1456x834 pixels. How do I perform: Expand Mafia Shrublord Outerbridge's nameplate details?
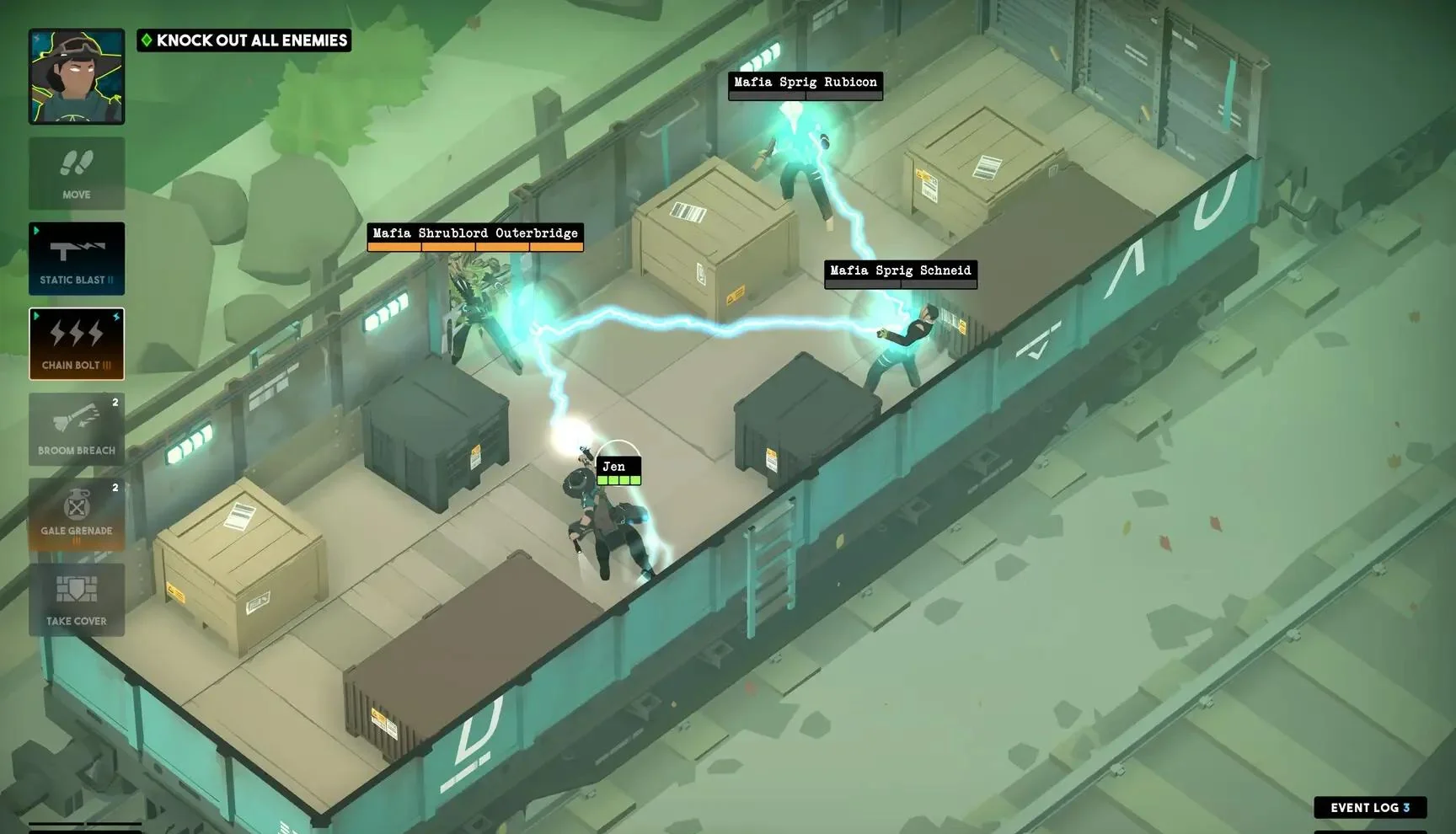click(473, 233)
